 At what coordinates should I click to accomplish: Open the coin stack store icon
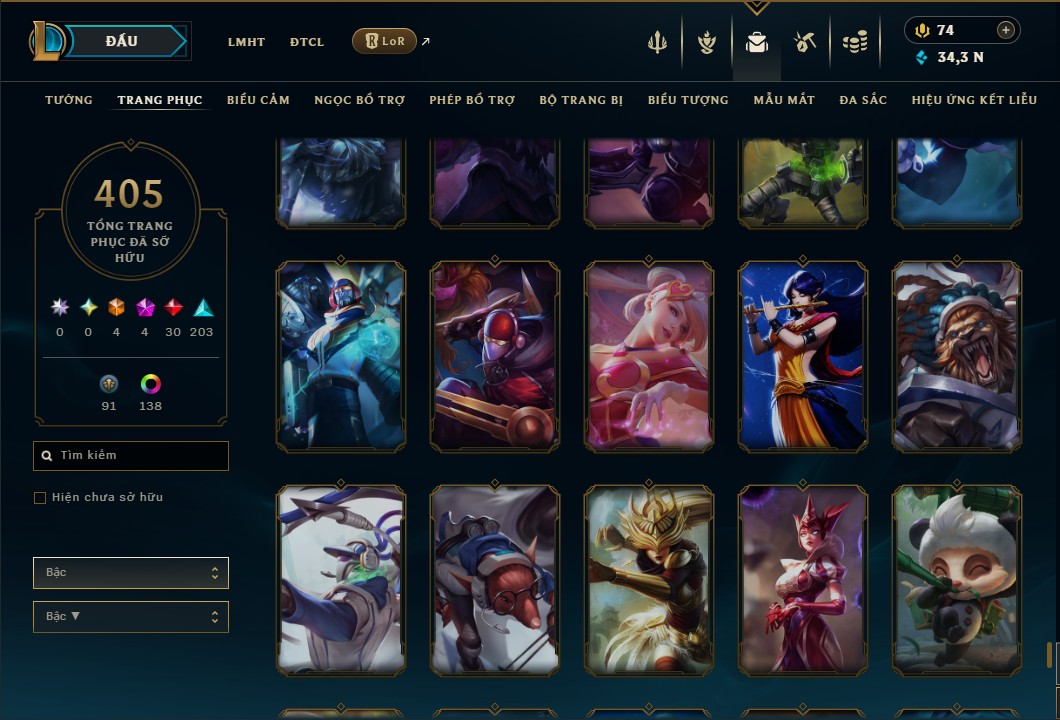click(x=854, y=42)
